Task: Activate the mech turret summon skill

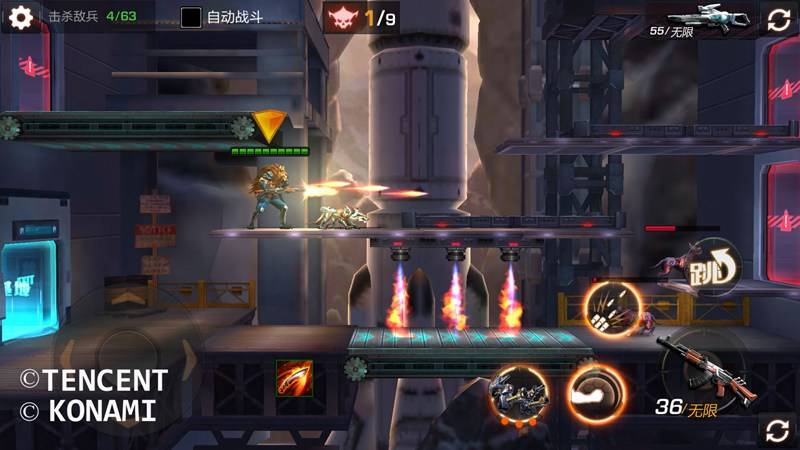Action: (518, 393)
